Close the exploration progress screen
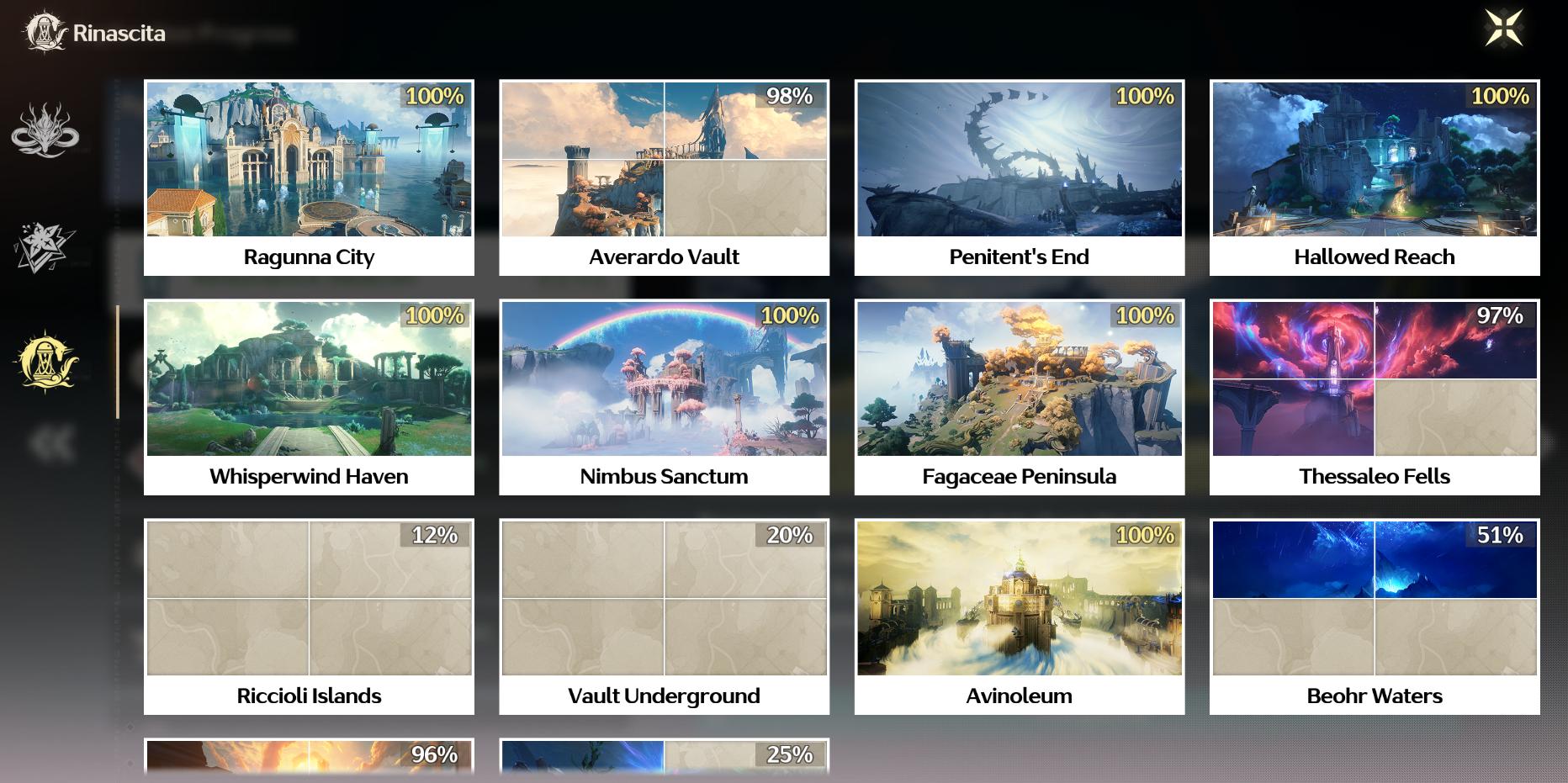Screen dimensions: 1568x783 tap(1503, 29)
